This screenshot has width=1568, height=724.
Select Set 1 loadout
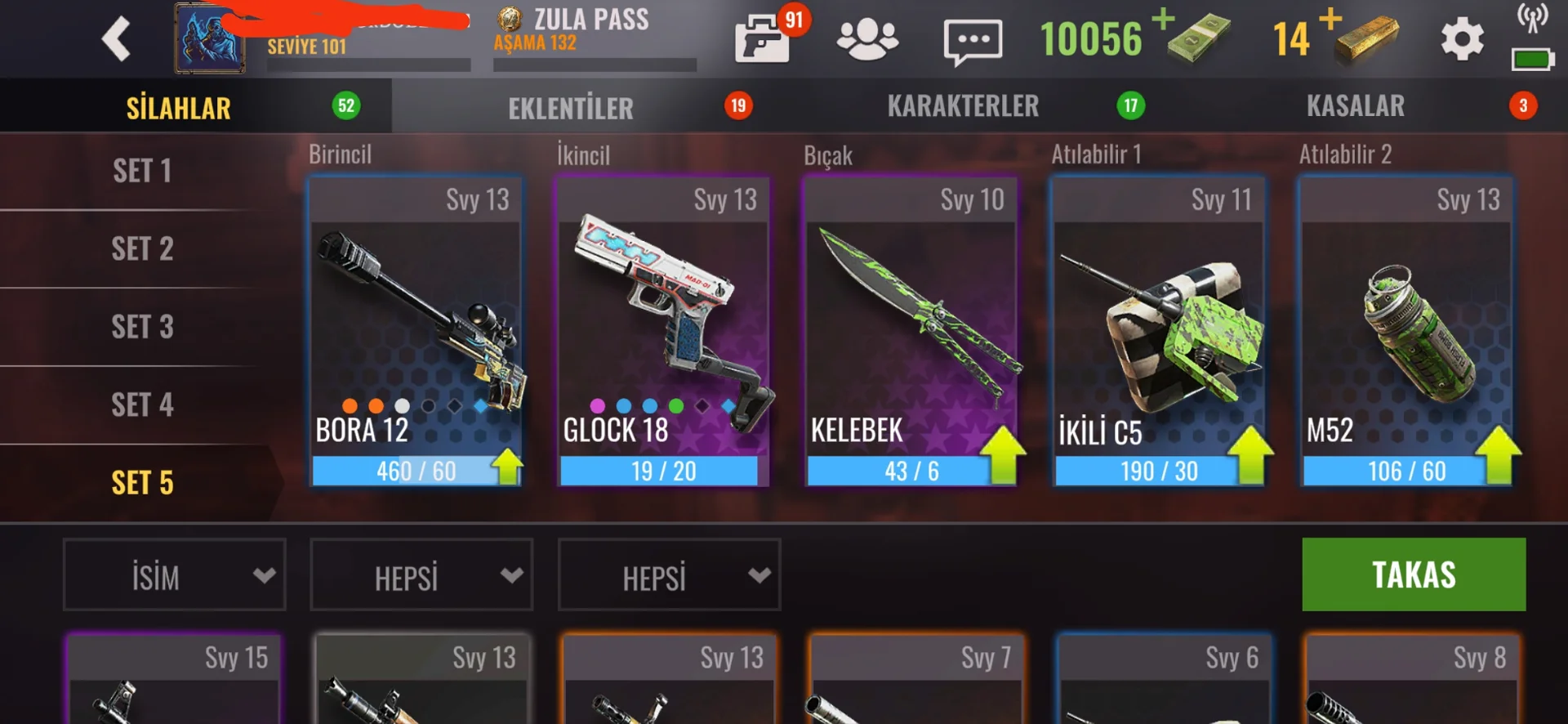pyautogui.click(x=142, y=172)
